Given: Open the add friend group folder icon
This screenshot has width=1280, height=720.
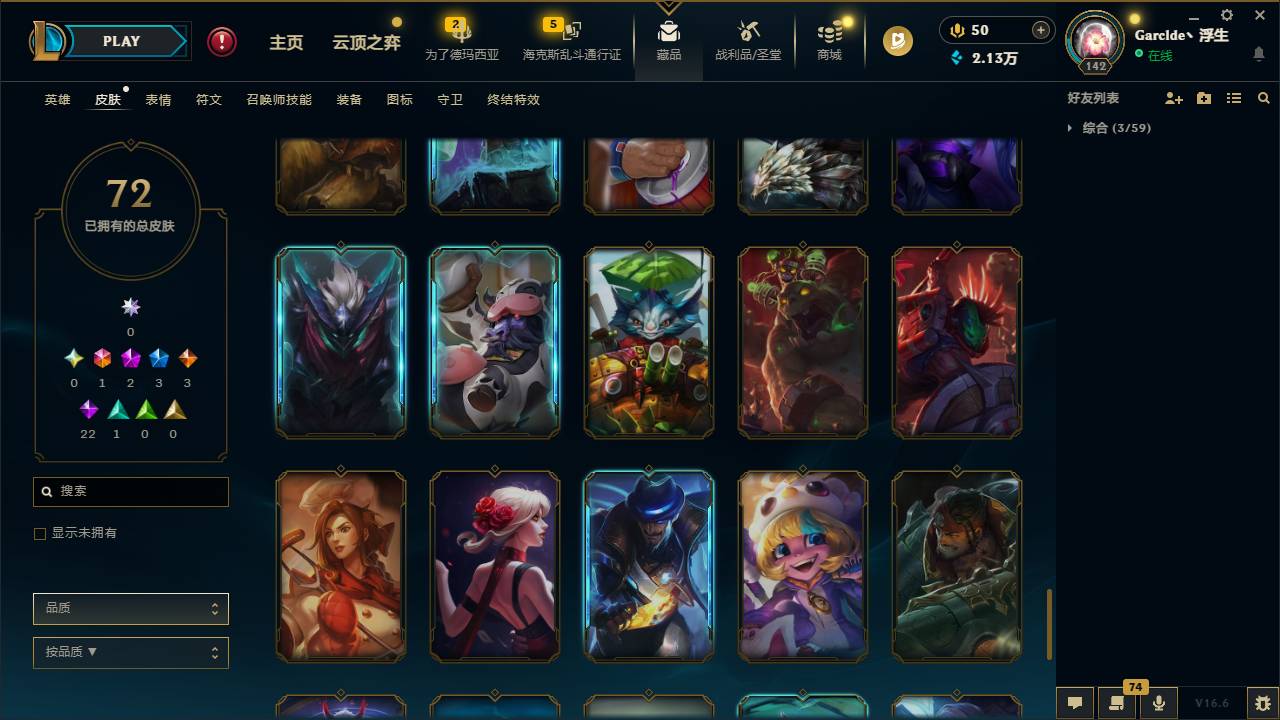Looking at the screenshot, I should (x=1204, y=98).
